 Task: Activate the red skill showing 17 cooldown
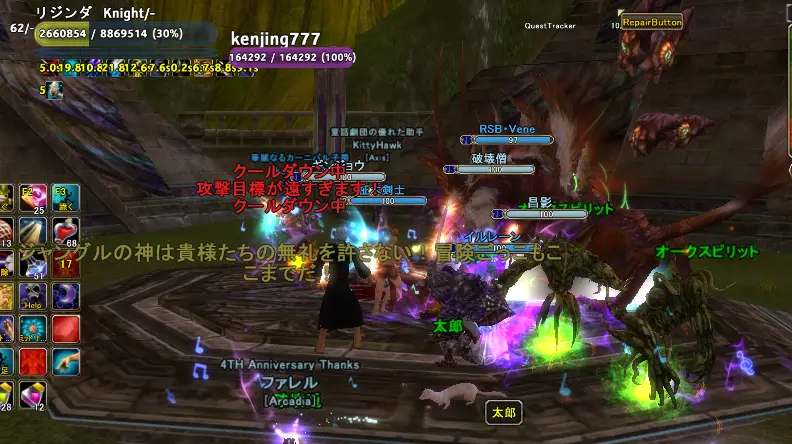(66, 262)
